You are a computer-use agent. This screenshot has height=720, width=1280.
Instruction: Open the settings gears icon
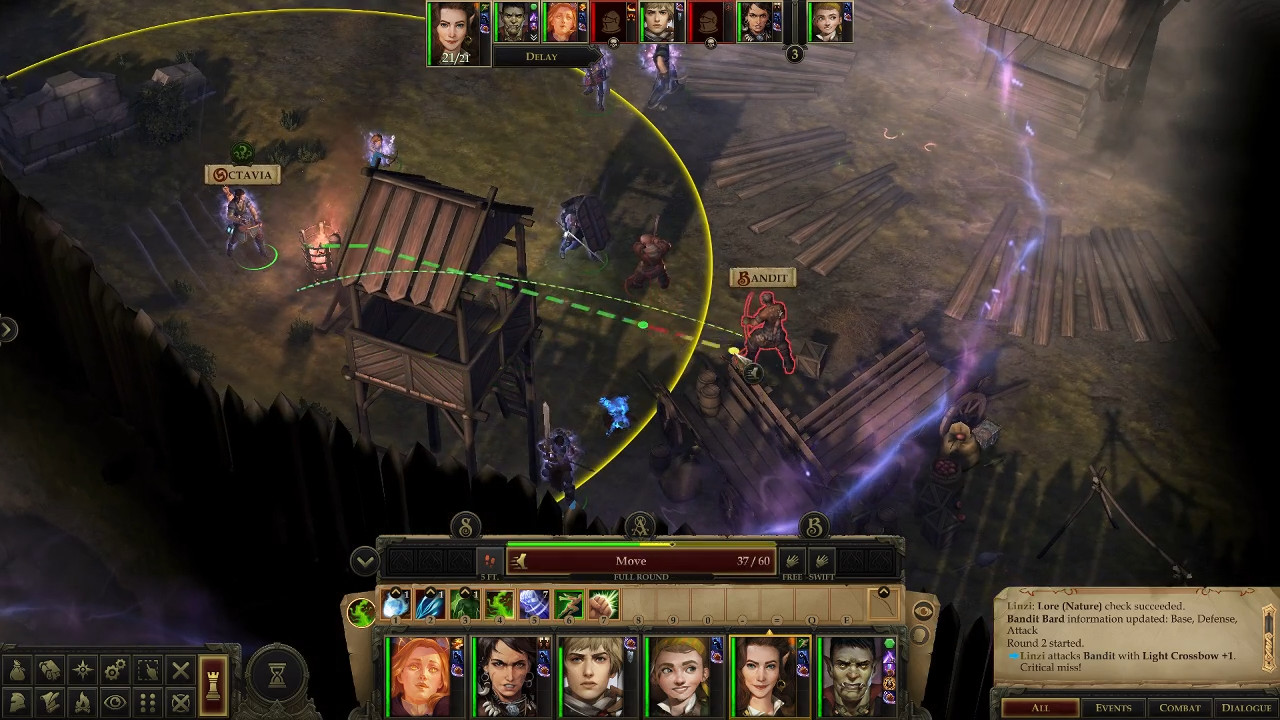115,670
